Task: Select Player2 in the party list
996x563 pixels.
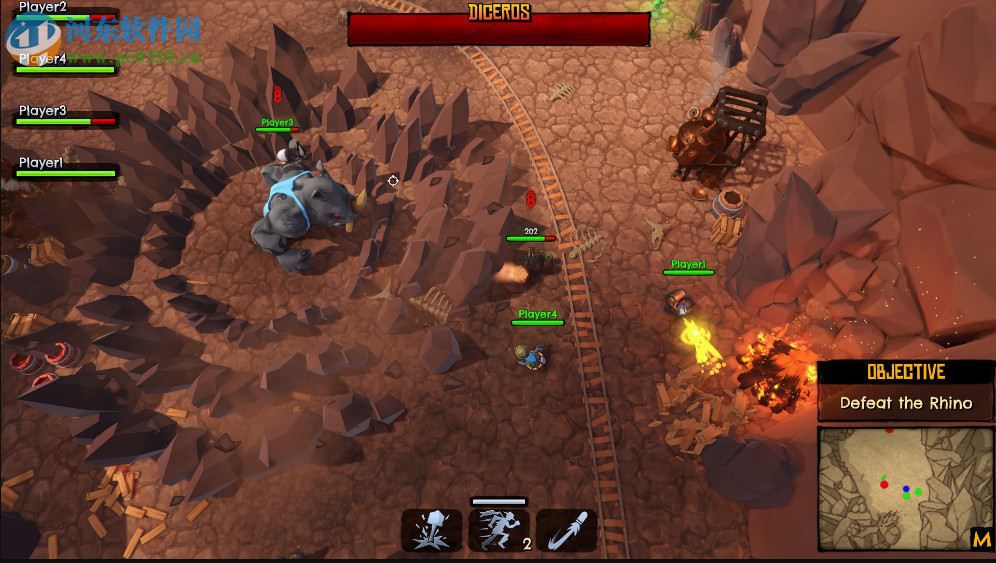Action: point(44,8)
